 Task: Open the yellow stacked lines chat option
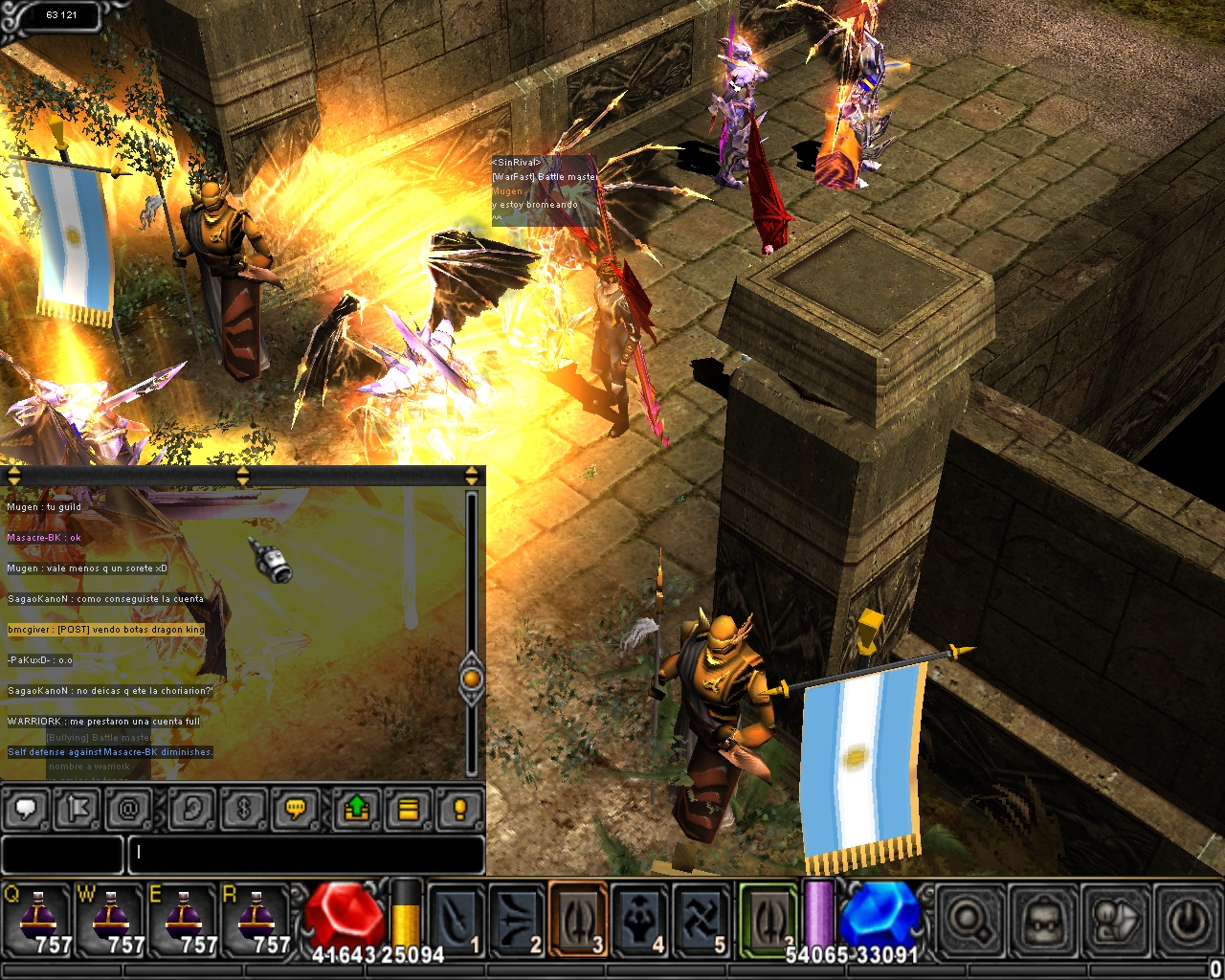[x=408, y=810]
